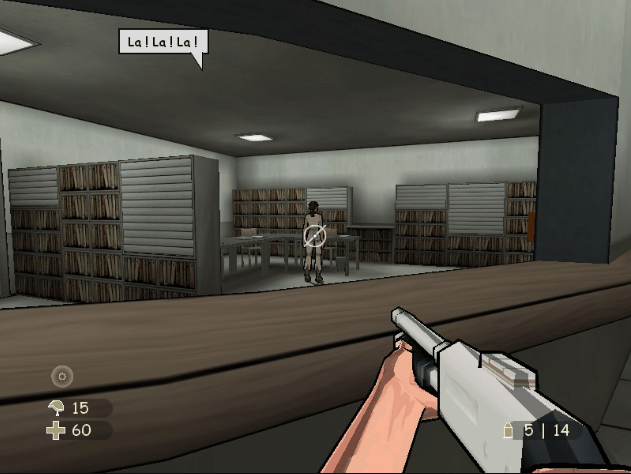Select the bullet ammo icon
The image size is (631, 474).
click(x=509, y=430)
